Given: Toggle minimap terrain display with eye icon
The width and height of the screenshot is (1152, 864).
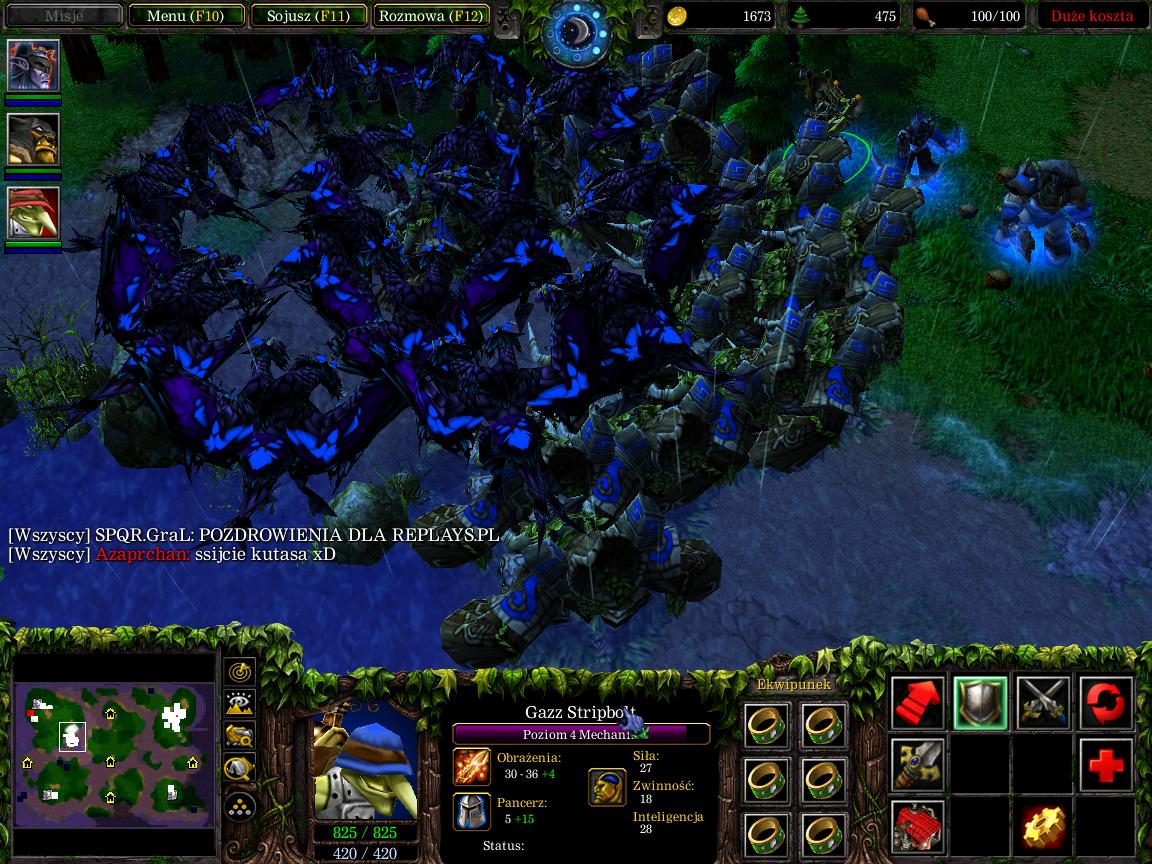Looking at the screenshot, I should (240, 704).
